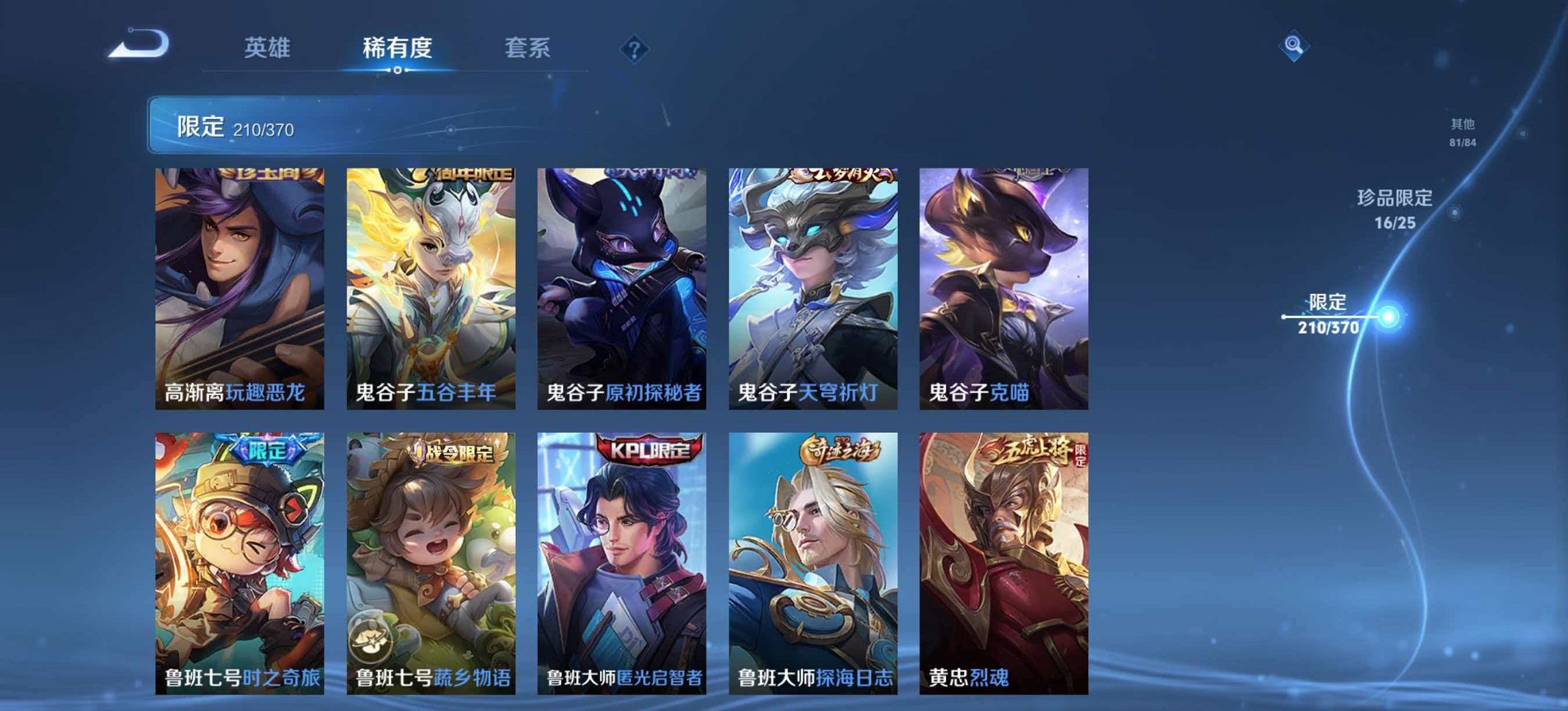View the 鬼谷子克喵 skin
The image size is (1568, 711).
(1002, 287)
